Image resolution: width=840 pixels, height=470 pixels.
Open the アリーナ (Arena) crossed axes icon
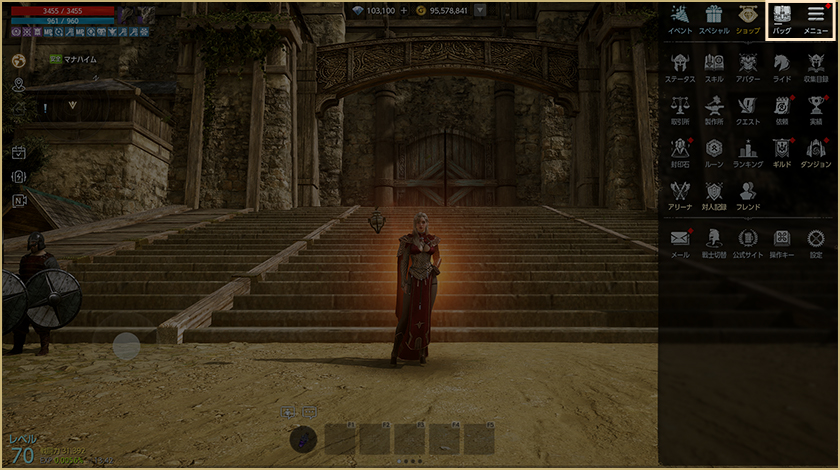[x=680, y=194]
